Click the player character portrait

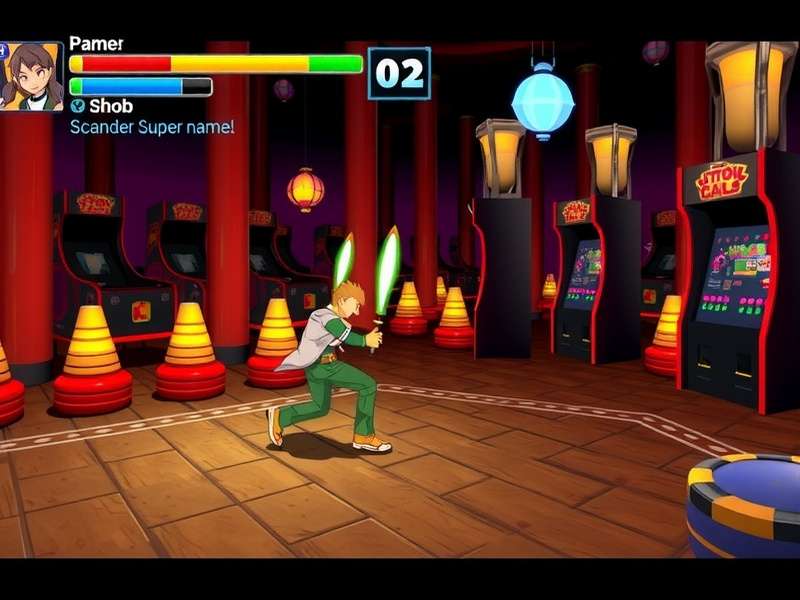30,76
